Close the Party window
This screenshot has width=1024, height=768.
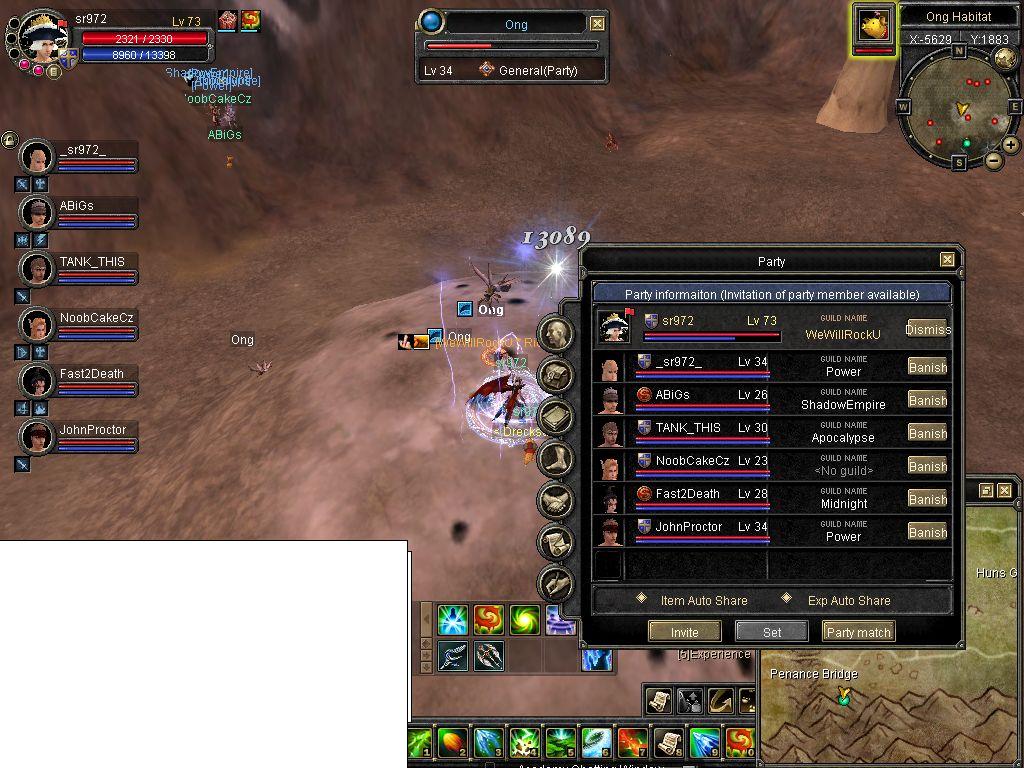coord(947,260)
